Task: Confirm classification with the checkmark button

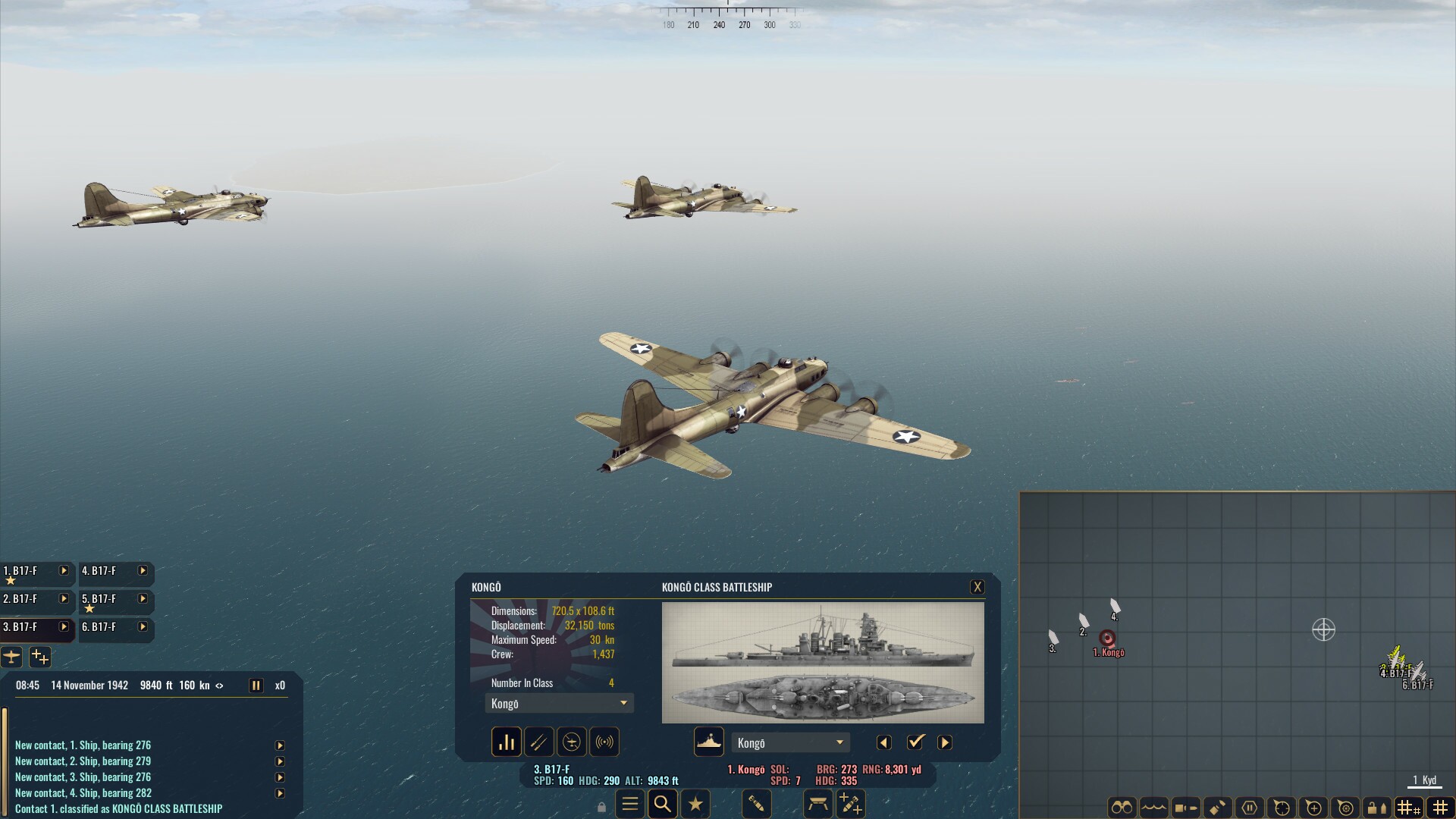Action: click(x=917, y=742)
